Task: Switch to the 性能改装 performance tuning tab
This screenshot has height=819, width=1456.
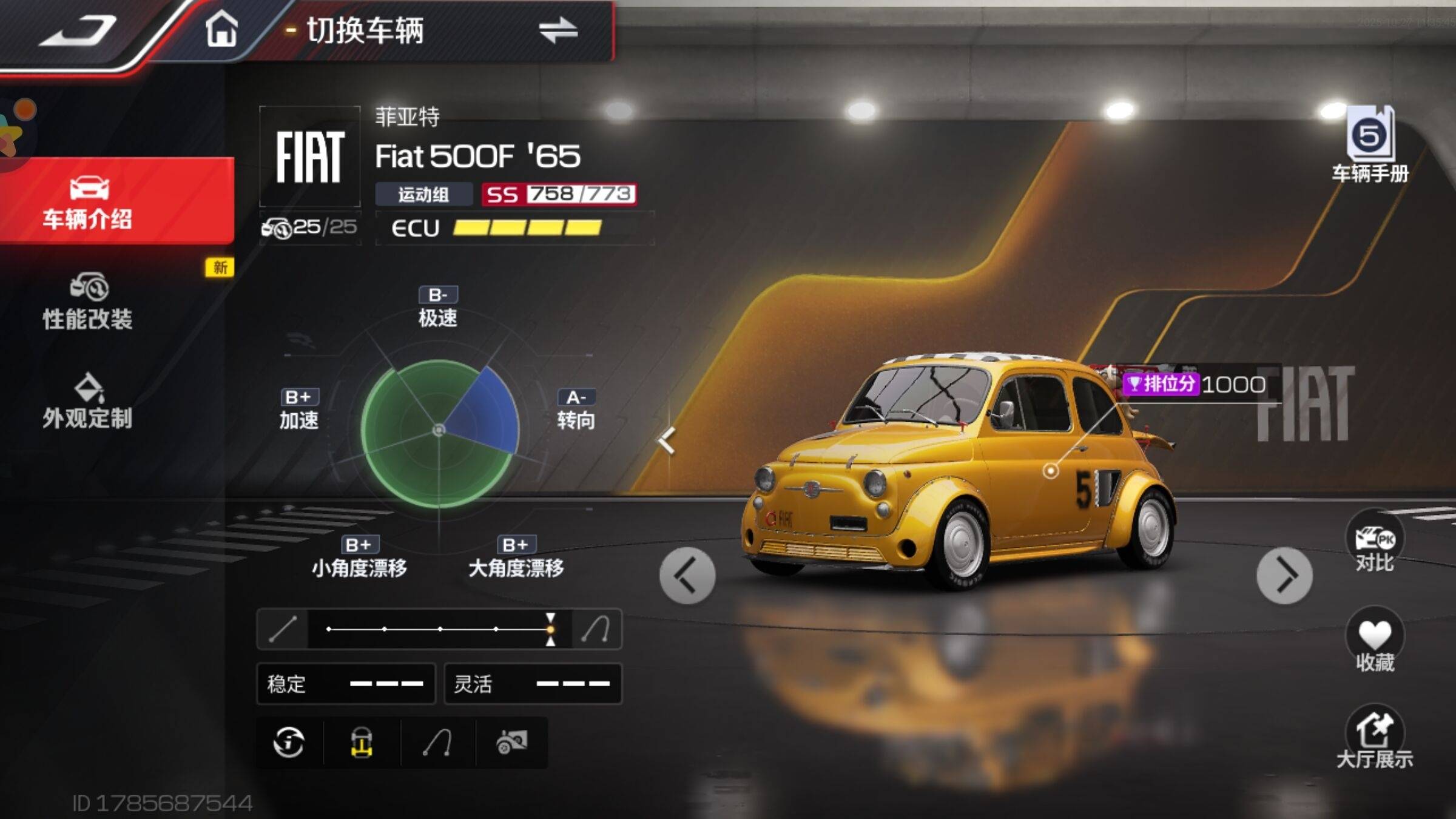Action: [88, 302]
